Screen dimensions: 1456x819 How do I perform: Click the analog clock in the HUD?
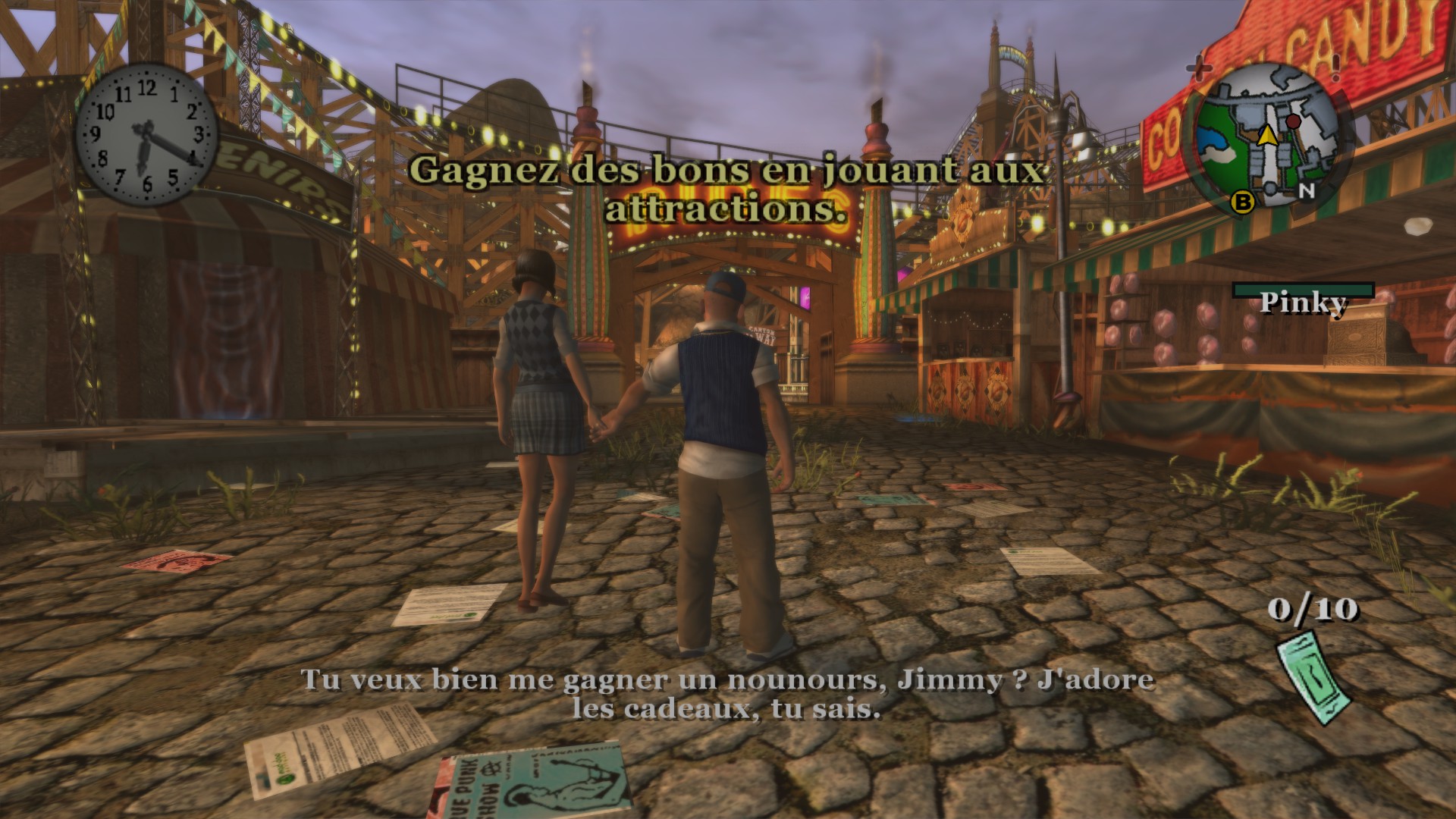(146, 136)
